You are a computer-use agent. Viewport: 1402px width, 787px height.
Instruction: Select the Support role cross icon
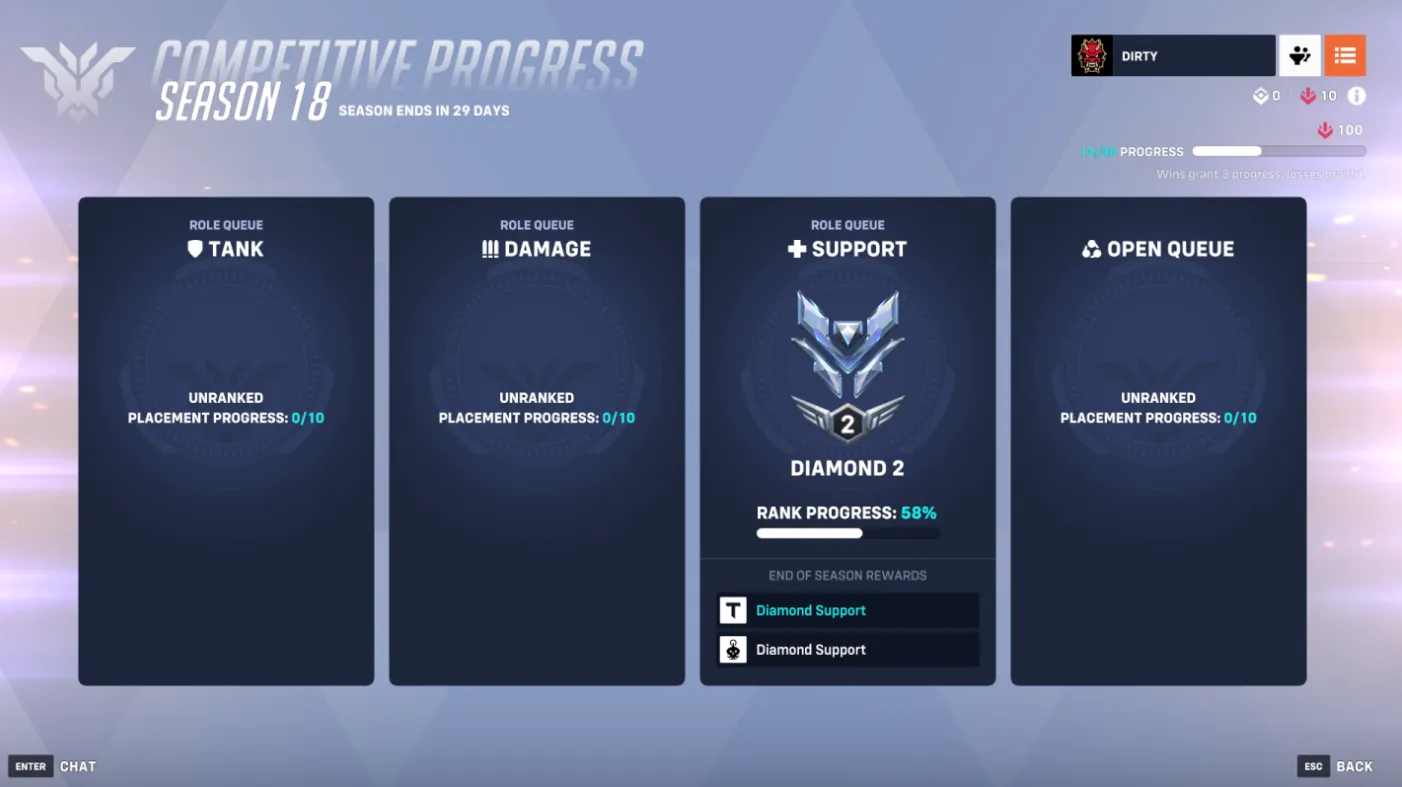(797, 249)
